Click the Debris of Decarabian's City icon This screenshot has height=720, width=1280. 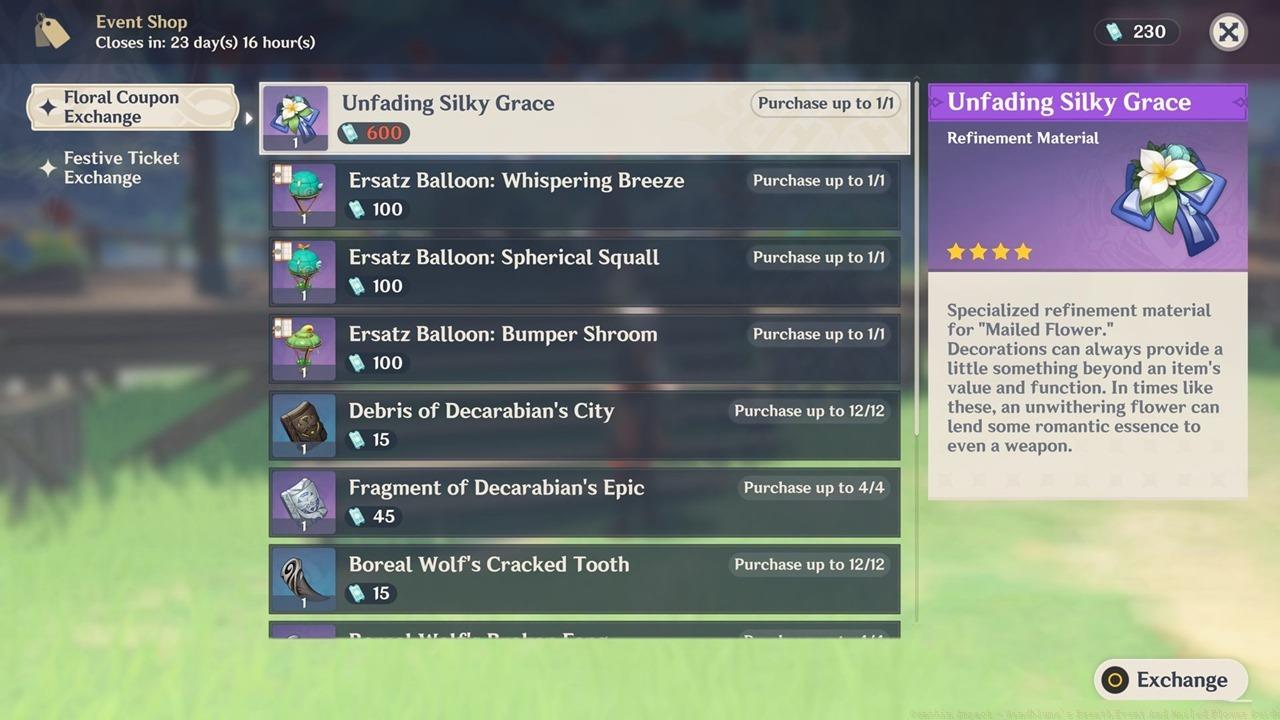[302, 425]
